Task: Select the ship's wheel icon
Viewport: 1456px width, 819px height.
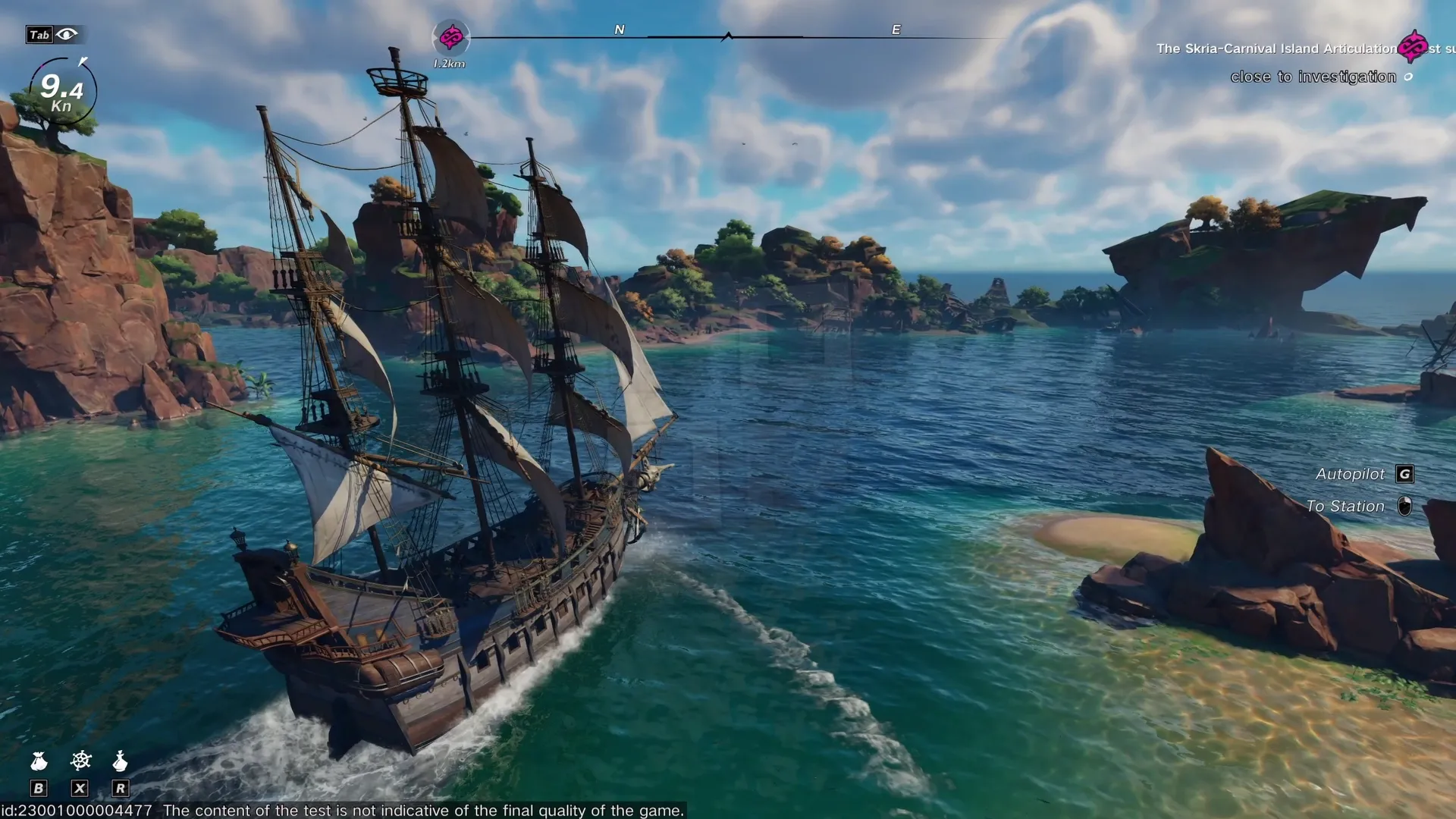Action: point(80,760)
